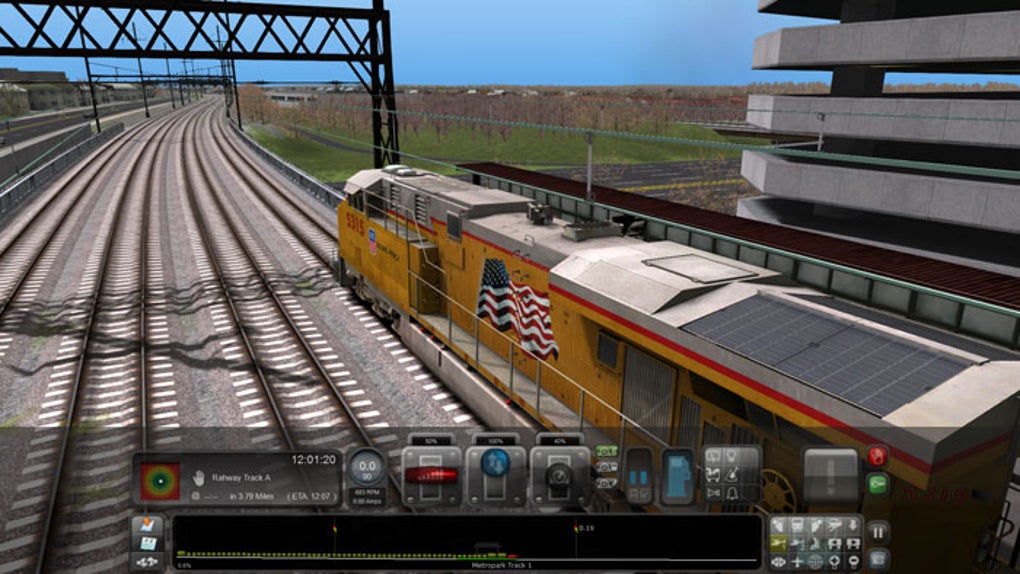Open the blue fuel pump panel
The width and height of the screenshot is (1020, 574).
(677, 476)
